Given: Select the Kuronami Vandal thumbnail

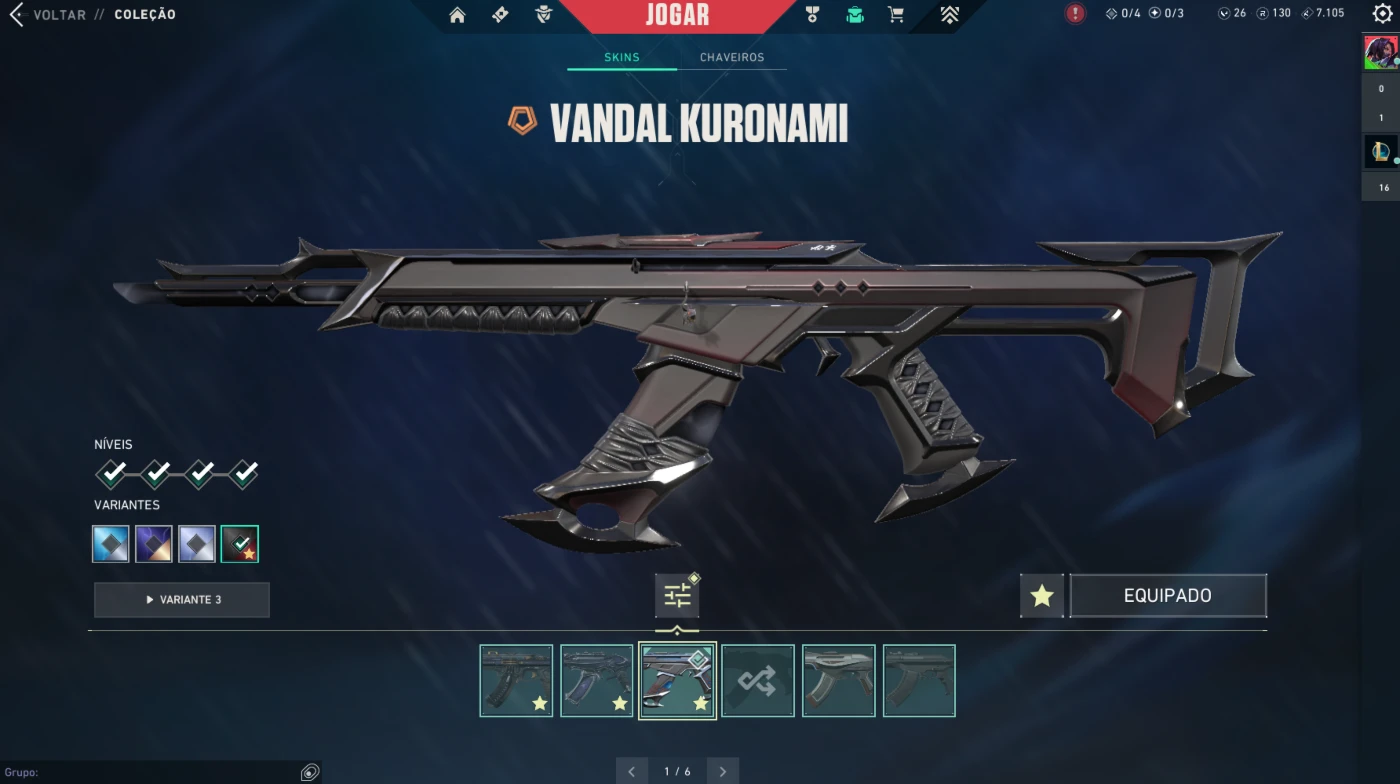Looking at the screenshot, I should click(677, 681).
